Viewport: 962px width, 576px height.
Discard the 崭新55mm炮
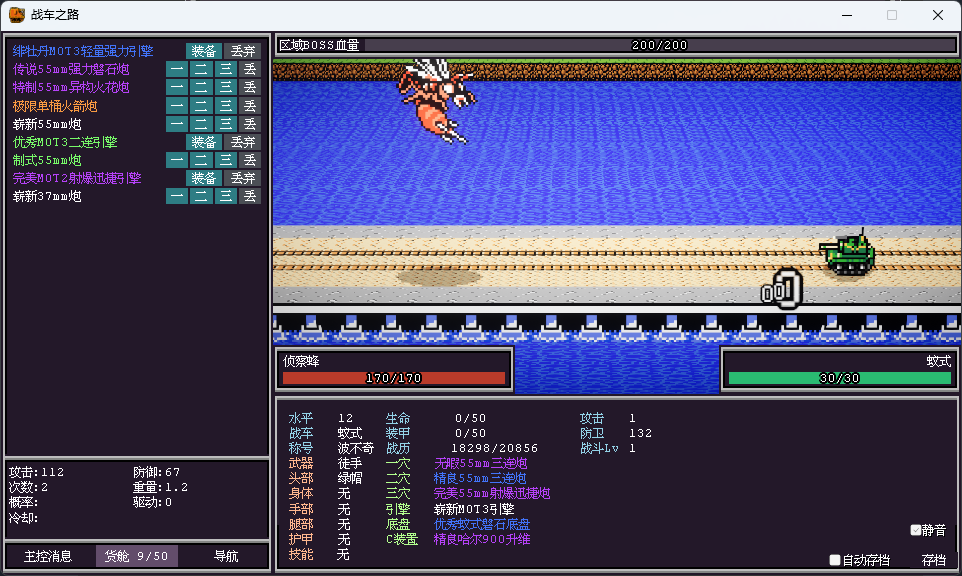[x=250, y=124]
